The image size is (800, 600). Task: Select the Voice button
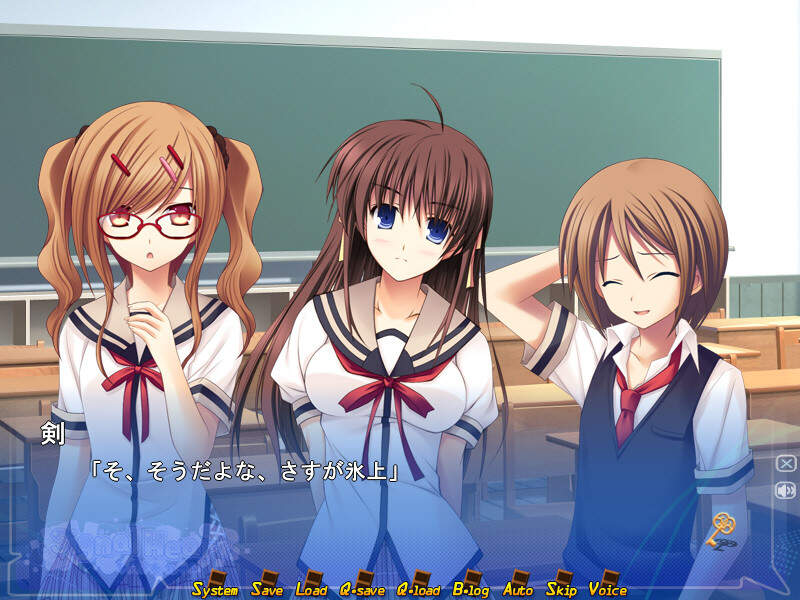[x=608, y=586]
